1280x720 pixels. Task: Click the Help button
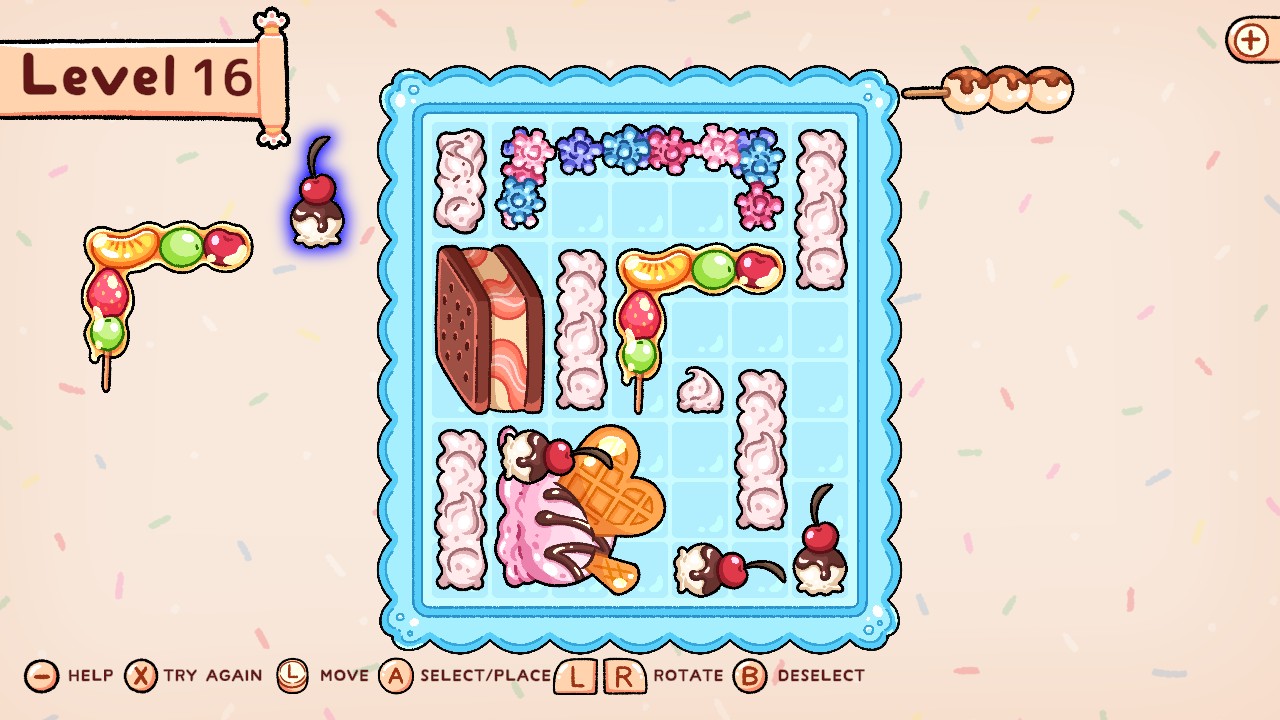click(40, 675)
